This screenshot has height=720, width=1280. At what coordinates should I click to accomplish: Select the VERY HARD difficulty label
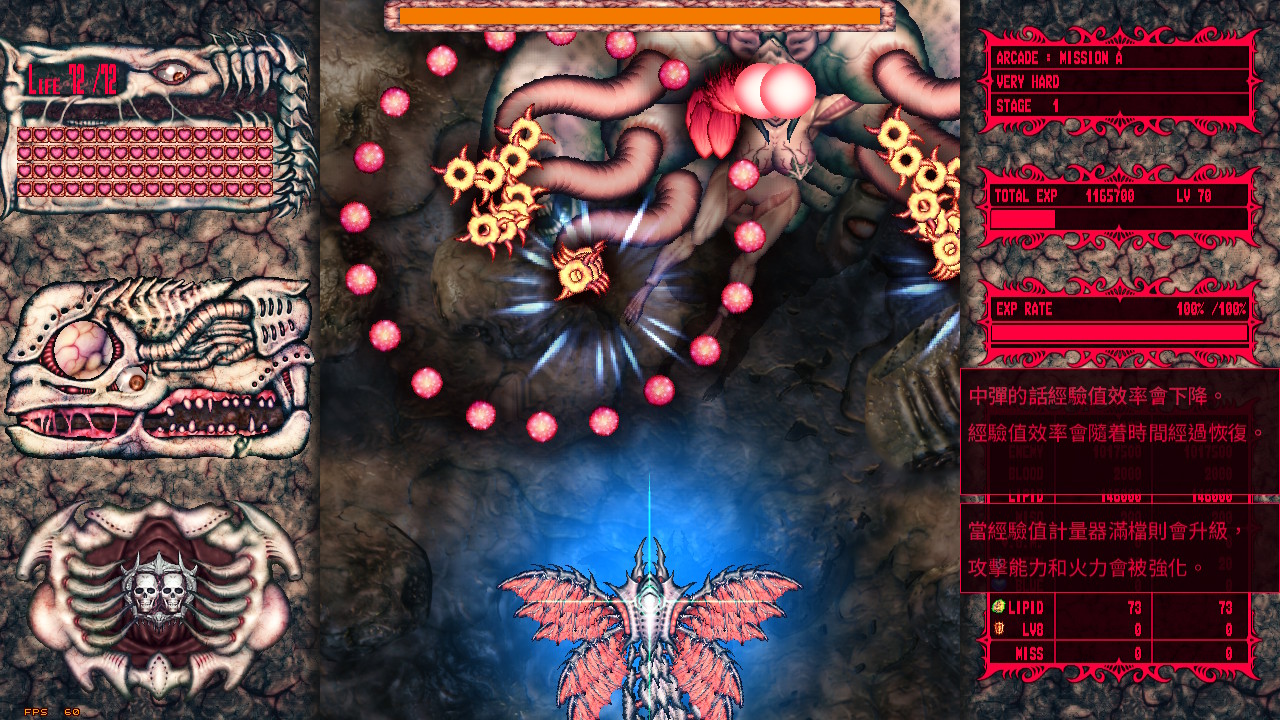pyautogui.click(x=1030, y=82)
